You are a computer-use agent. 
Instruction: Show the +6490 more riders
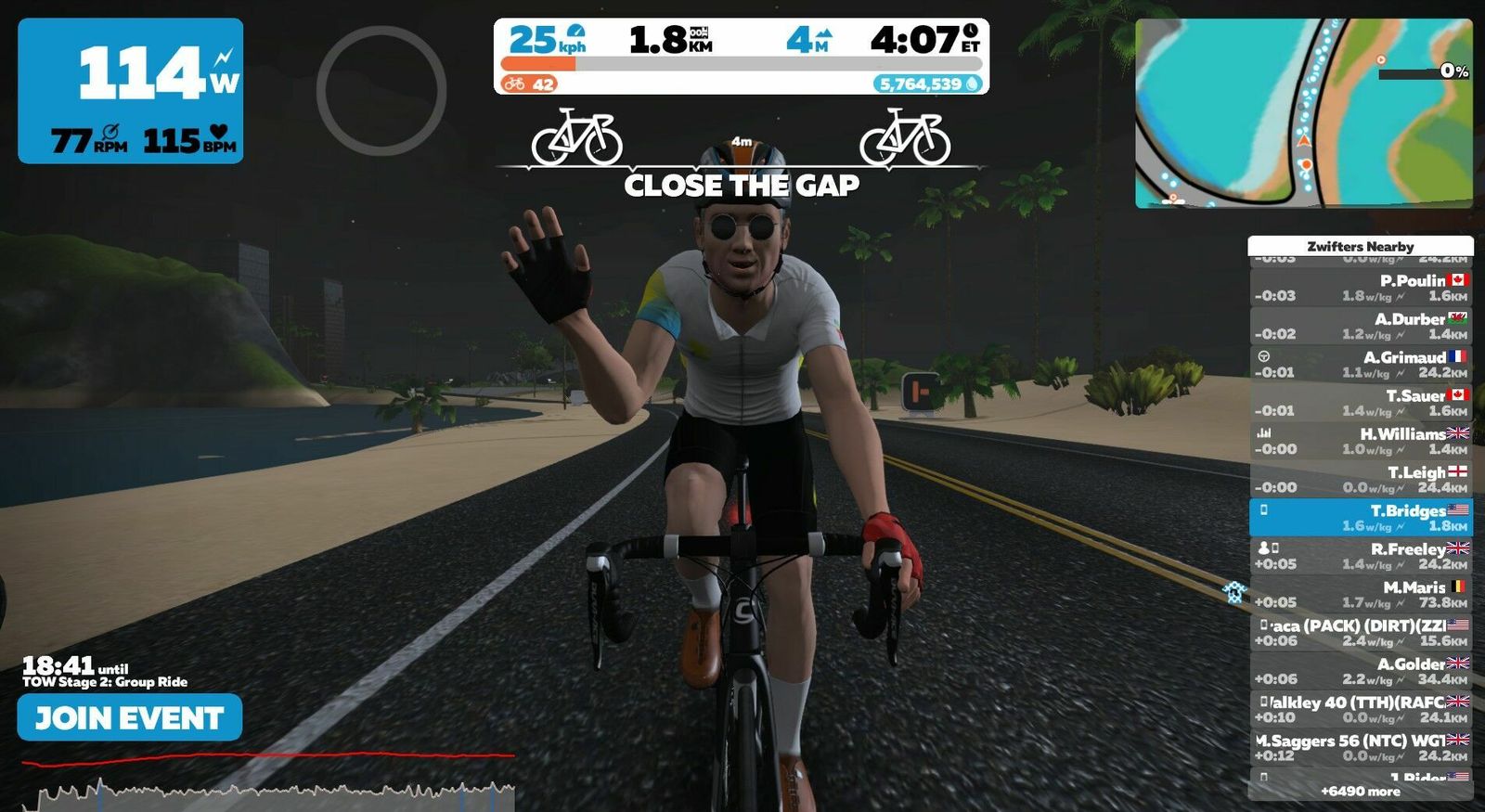(x=1360, y=792)
